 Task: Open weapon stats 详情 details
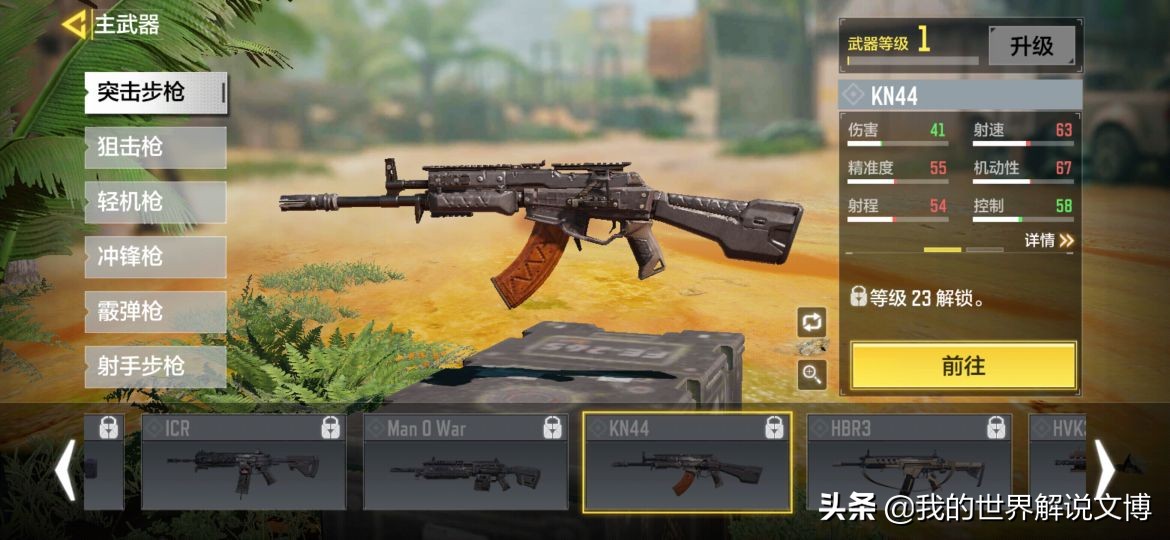point(1048,240)
